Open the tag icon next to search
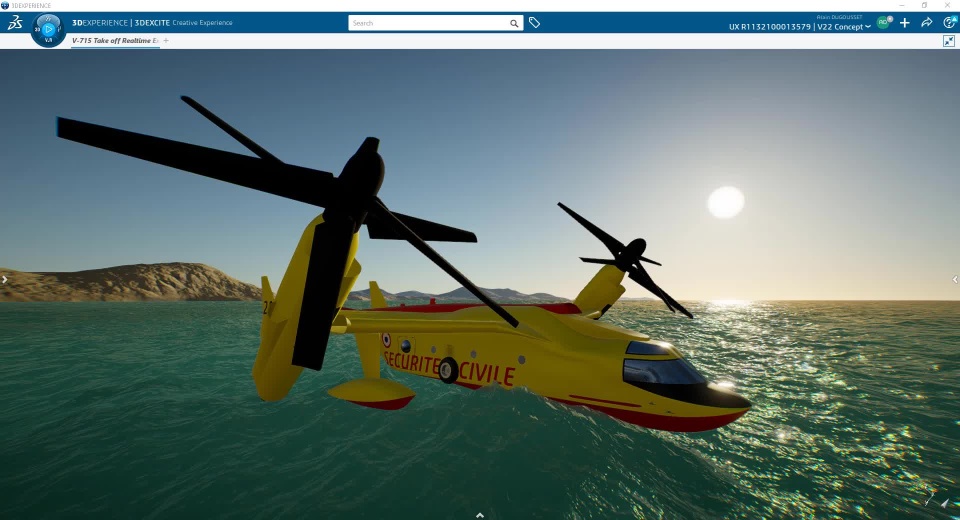The height and width of the screenshot is (520, 960). (x=535, y=23)
